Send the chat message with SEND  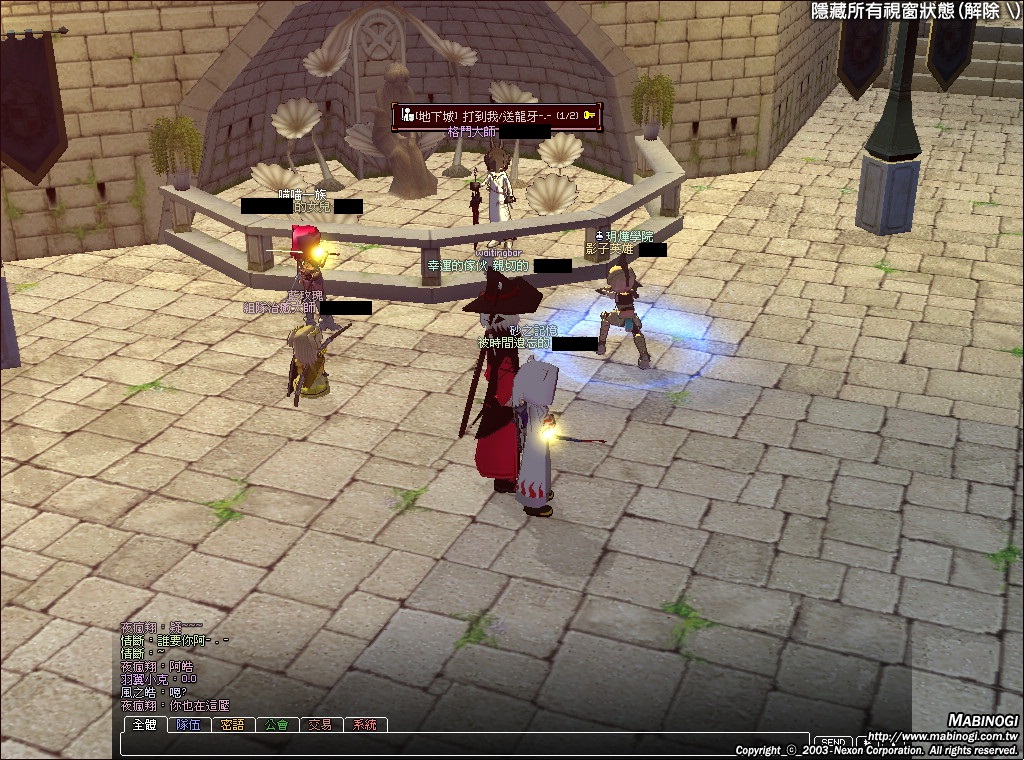click(x=833, y=743)
